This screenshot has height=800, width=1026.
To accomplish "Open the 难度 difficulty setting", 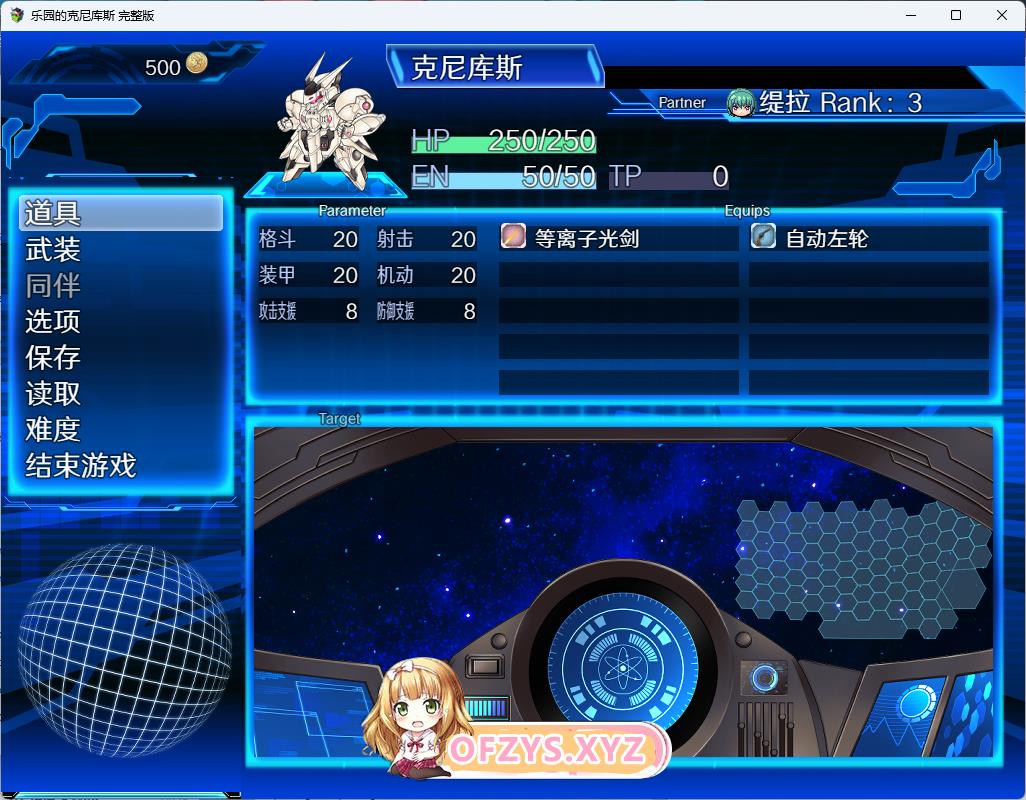I will tap(54, 430).
